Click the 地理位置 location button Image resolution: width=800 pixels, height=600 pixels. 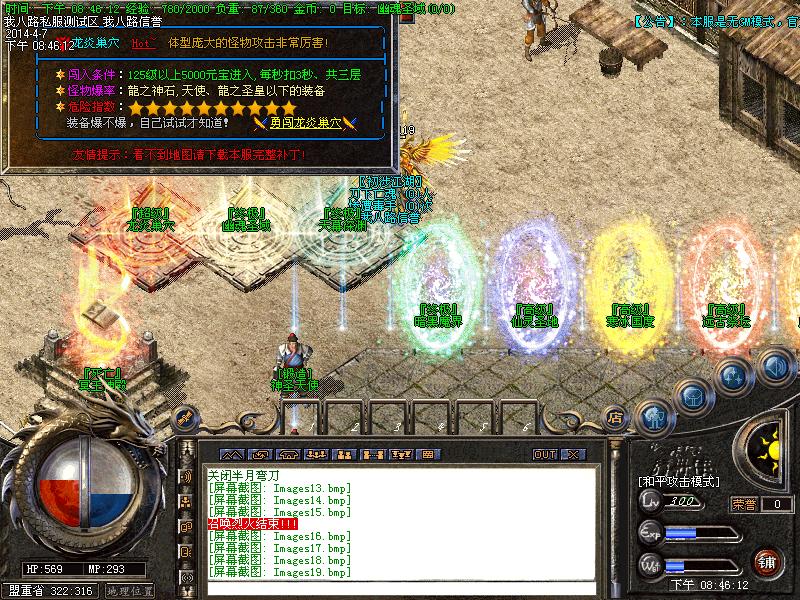click(x=128, y=591)
